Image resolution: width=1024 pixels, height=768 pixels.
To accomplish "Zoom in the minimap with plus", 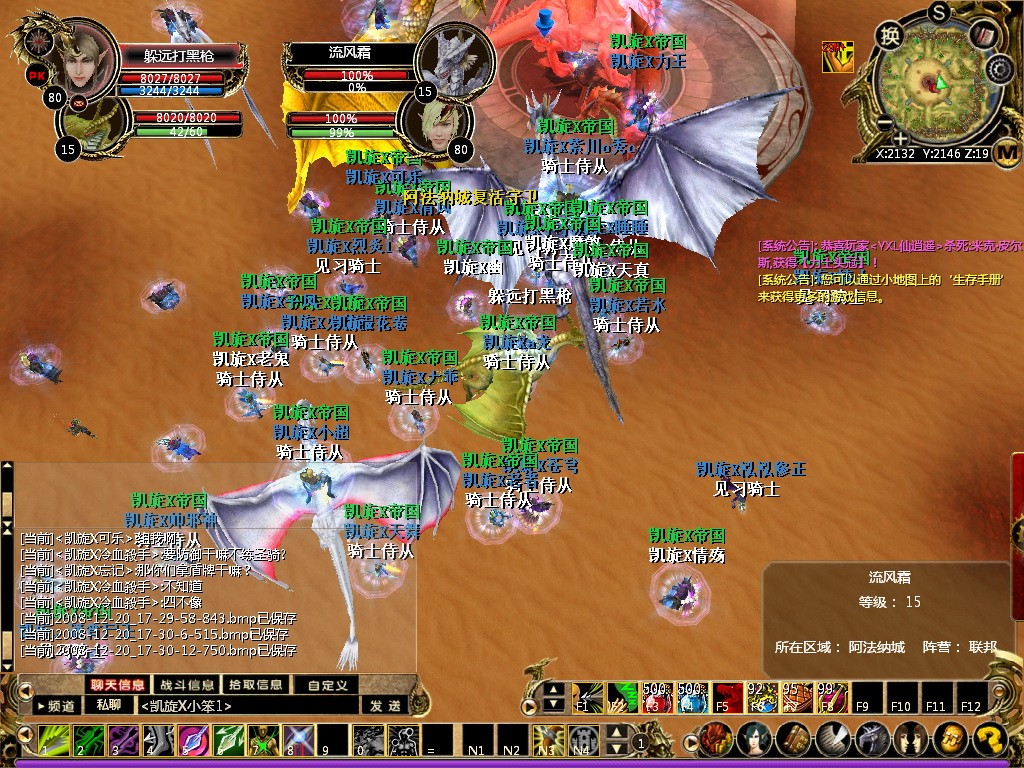I will [x=900, y=138].
